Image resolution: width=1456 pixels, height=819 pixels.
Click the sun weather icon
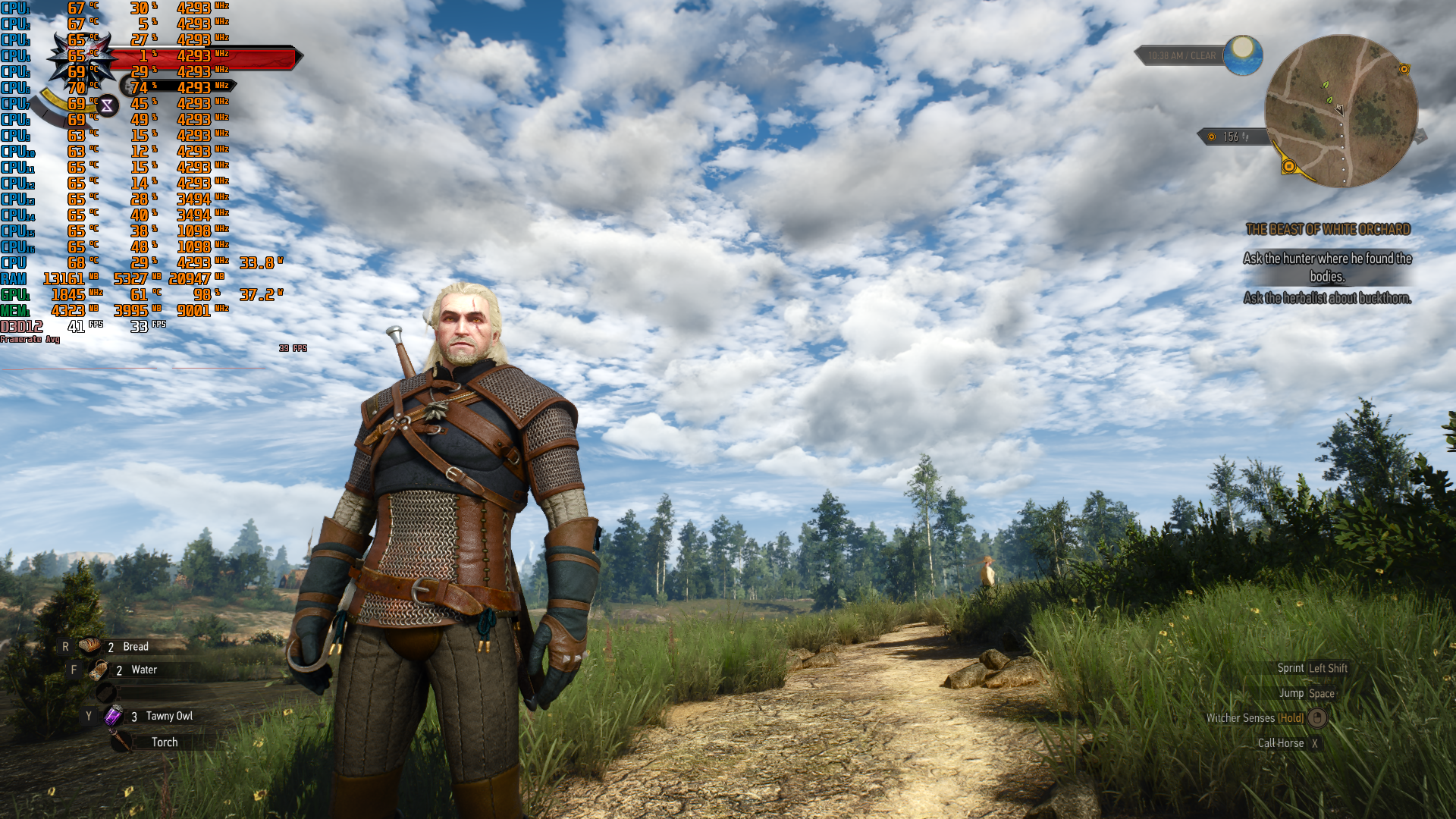coord(1243,55)
